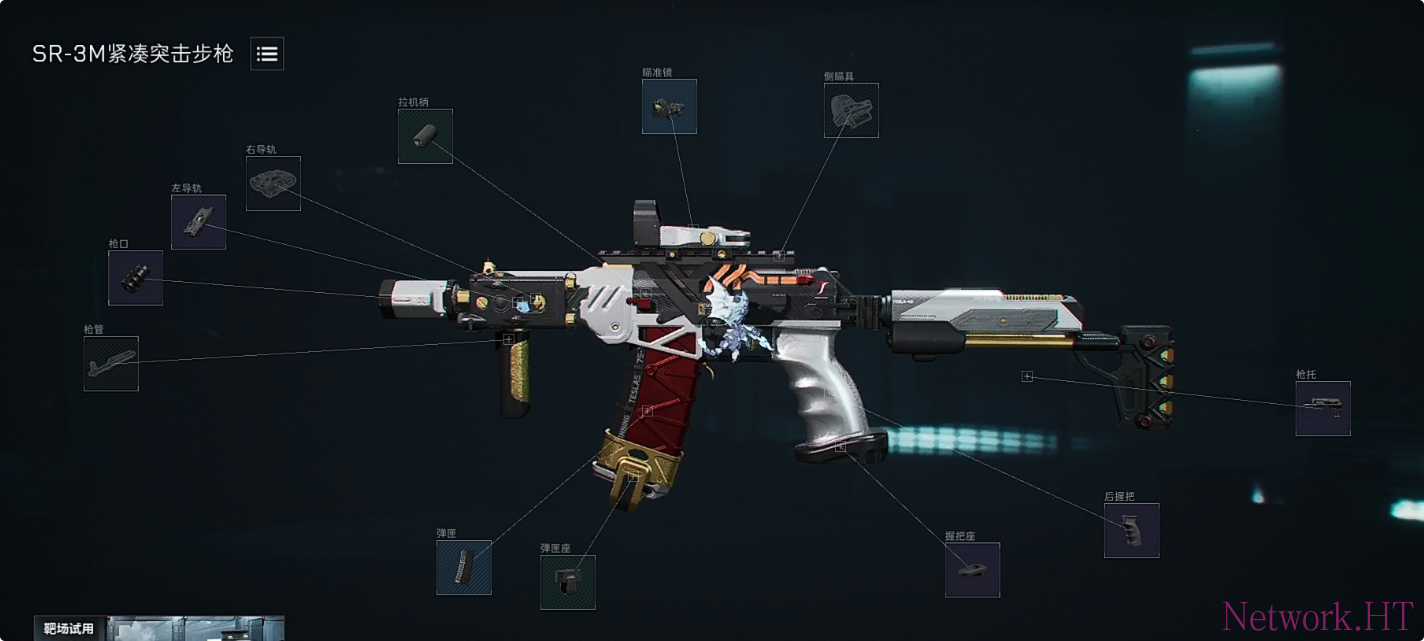1424x641 pixels.
Task: Select the 握把座 grip mount slot
Action: [x=972, y=570]
